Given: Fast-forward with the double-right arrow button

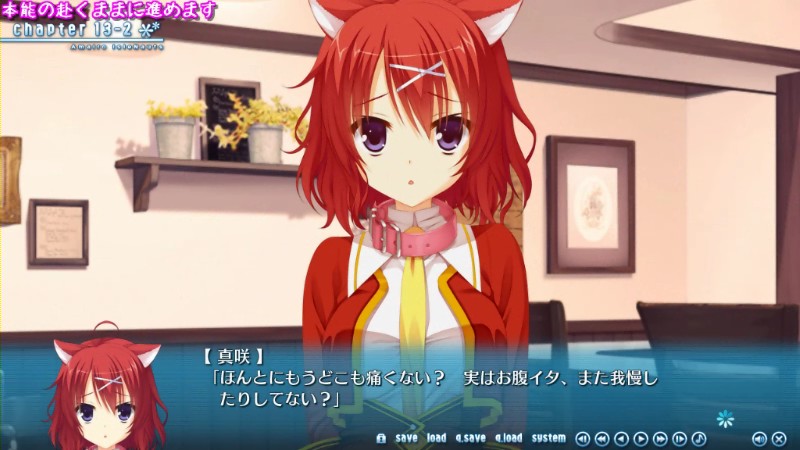Looking at the screenshot, I should click(660, 438).
